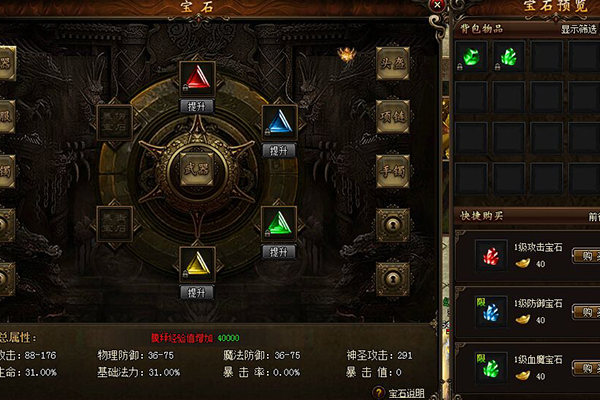Buy the 1级防御宝石 defense gem
The height and width of the screenshot is (400, 600).
point(584,311)
